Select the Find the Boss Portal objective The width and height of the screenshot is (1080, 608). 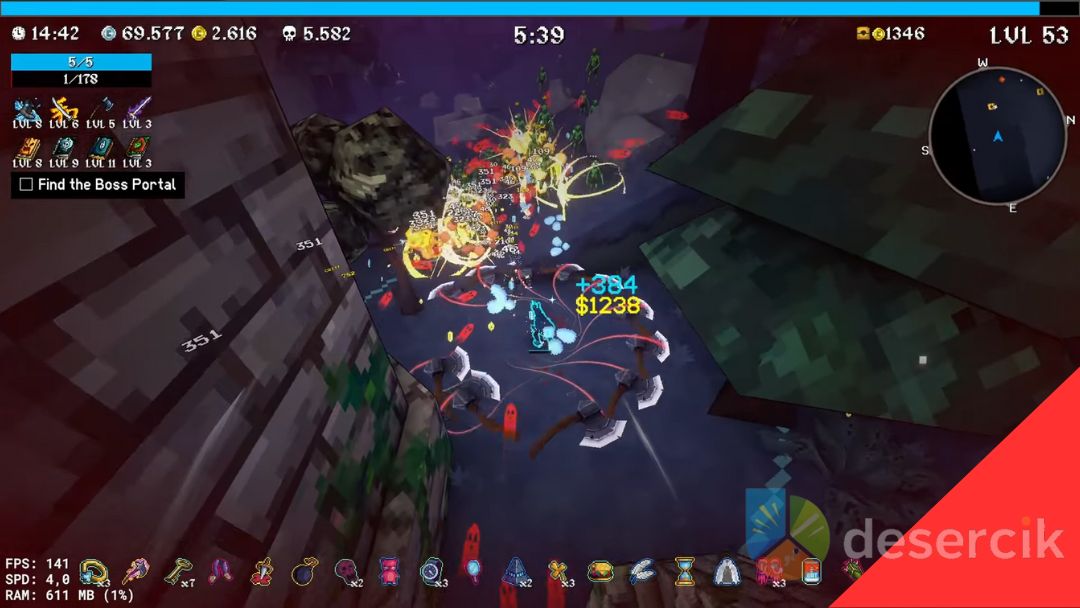pyautogui.click(x=98, y=185)
